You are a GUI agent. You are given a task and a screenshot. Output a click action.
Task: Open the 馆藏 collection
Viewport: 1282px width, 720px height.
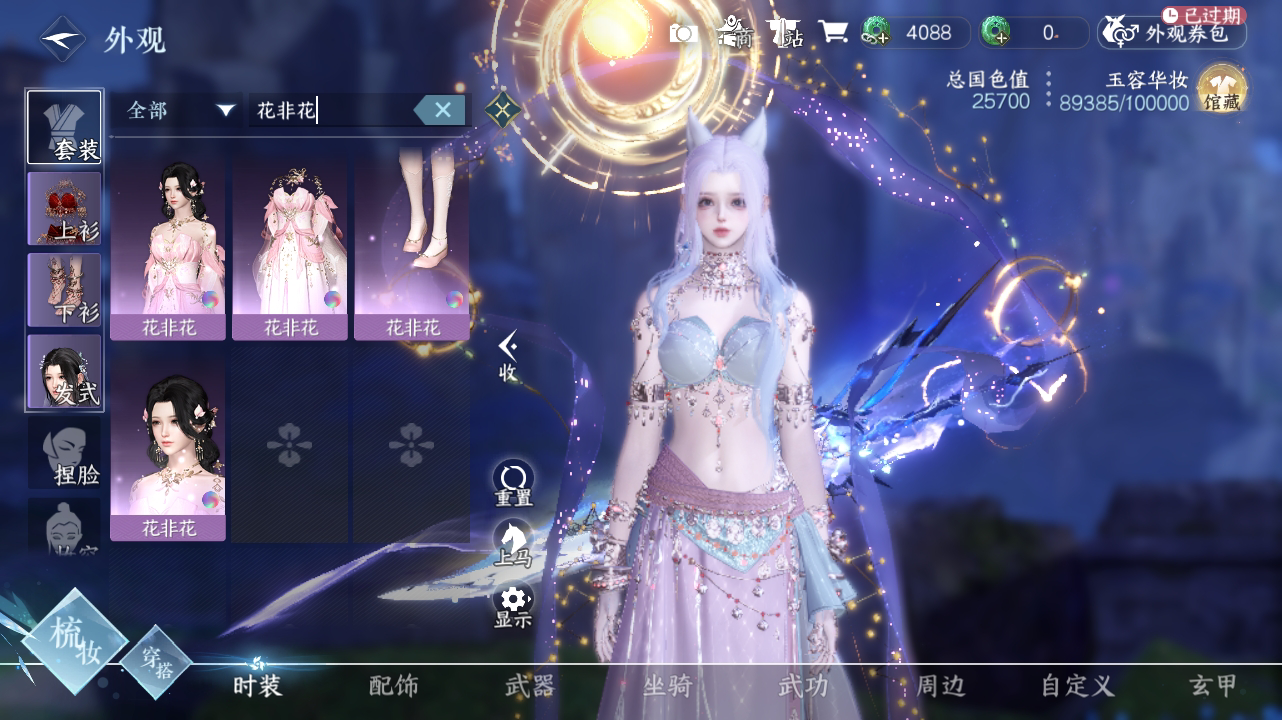(x=1222, y=90)
